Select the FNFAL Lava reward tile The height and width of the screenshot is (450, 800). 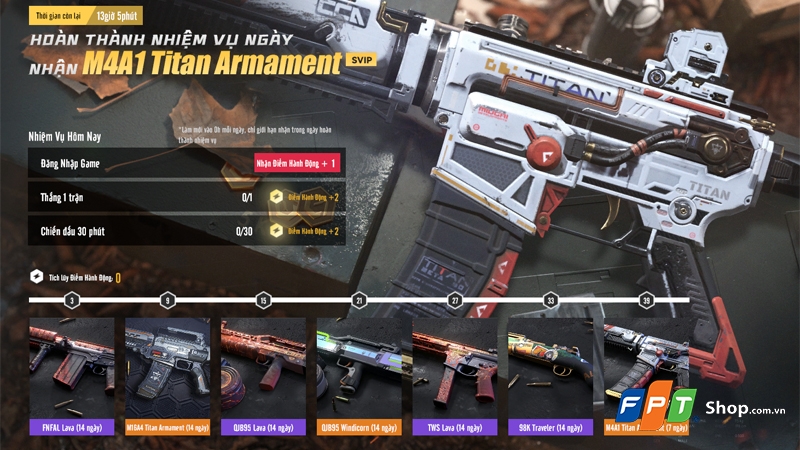click(70, 375)
